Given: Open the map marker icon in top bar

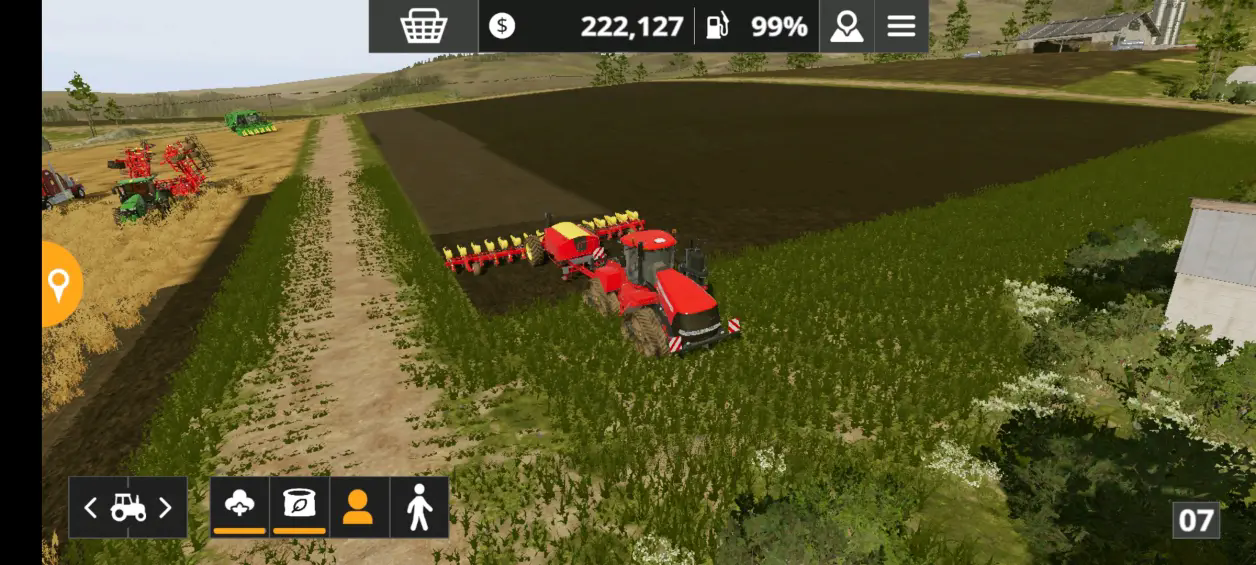Looking at the screenshot, I should (846, 26).
